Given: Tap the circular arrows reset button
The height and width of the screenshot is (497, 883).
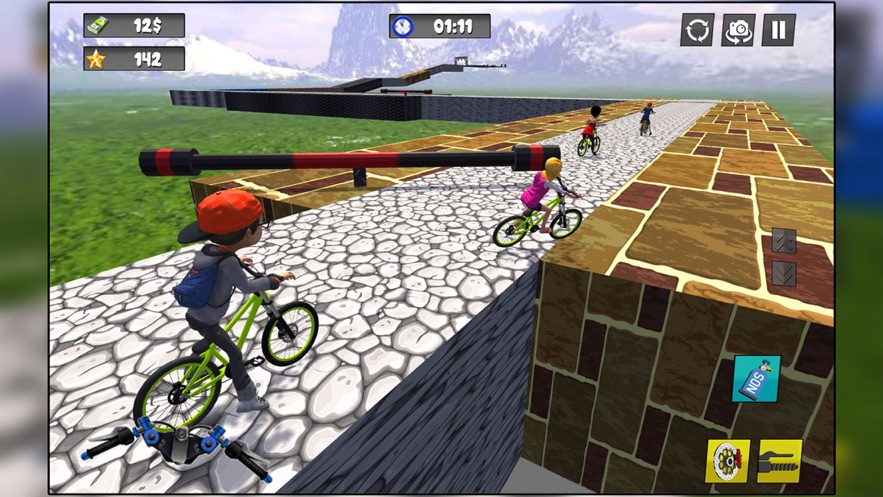Looking at the screenshot, I should 697,30.
